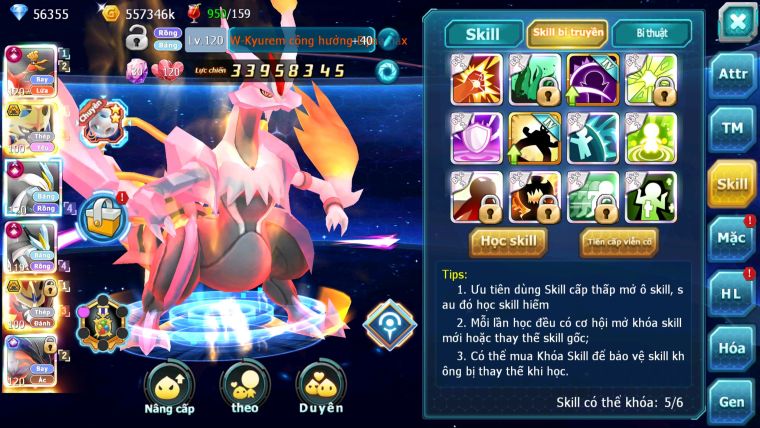Tap the theo button
Viewport: 760px width, 428px height.
point(244,388)
